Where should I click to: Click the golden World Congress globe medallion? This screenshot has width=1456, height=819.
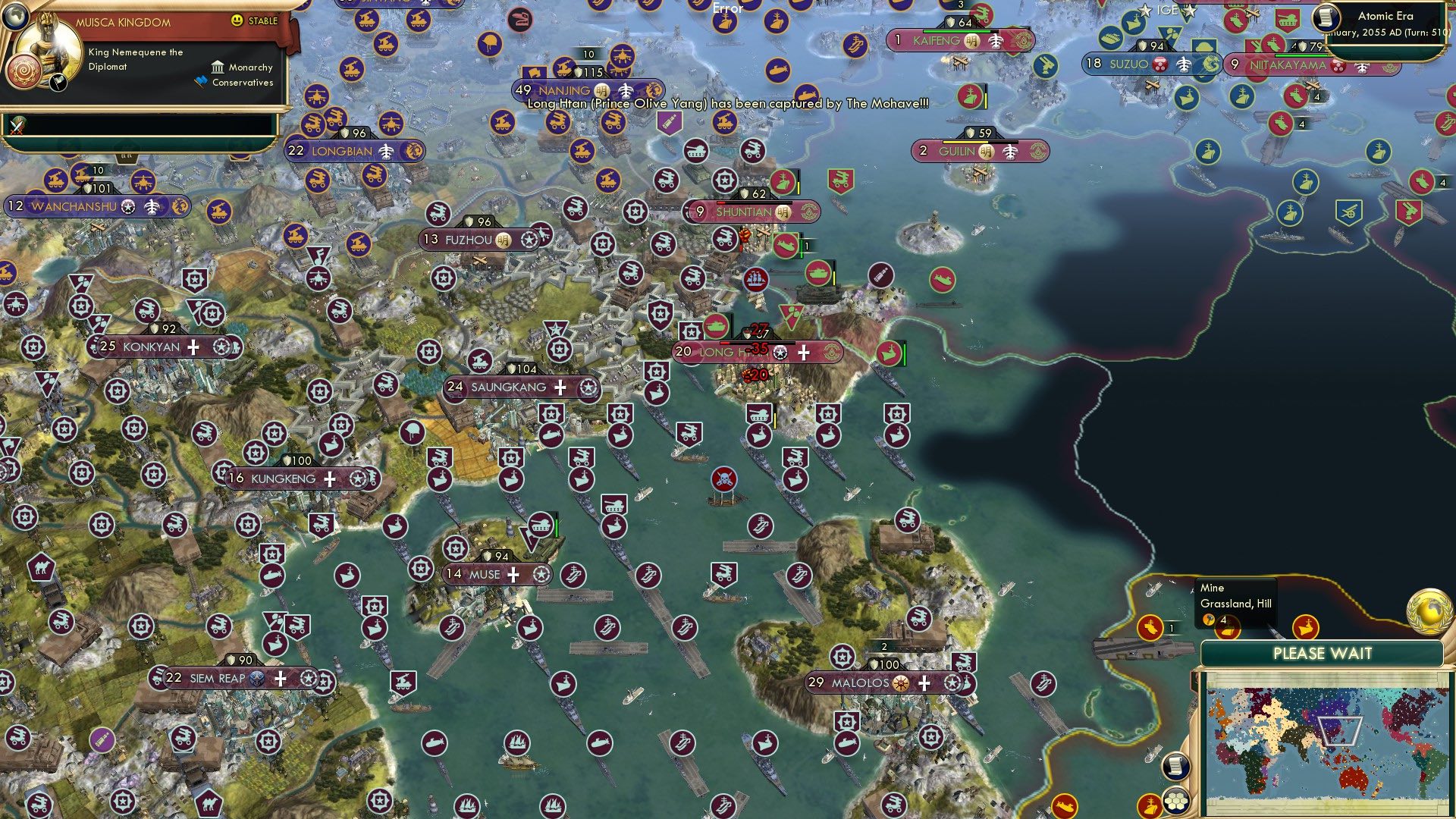pyautogui.click(x=1429, y=610)
